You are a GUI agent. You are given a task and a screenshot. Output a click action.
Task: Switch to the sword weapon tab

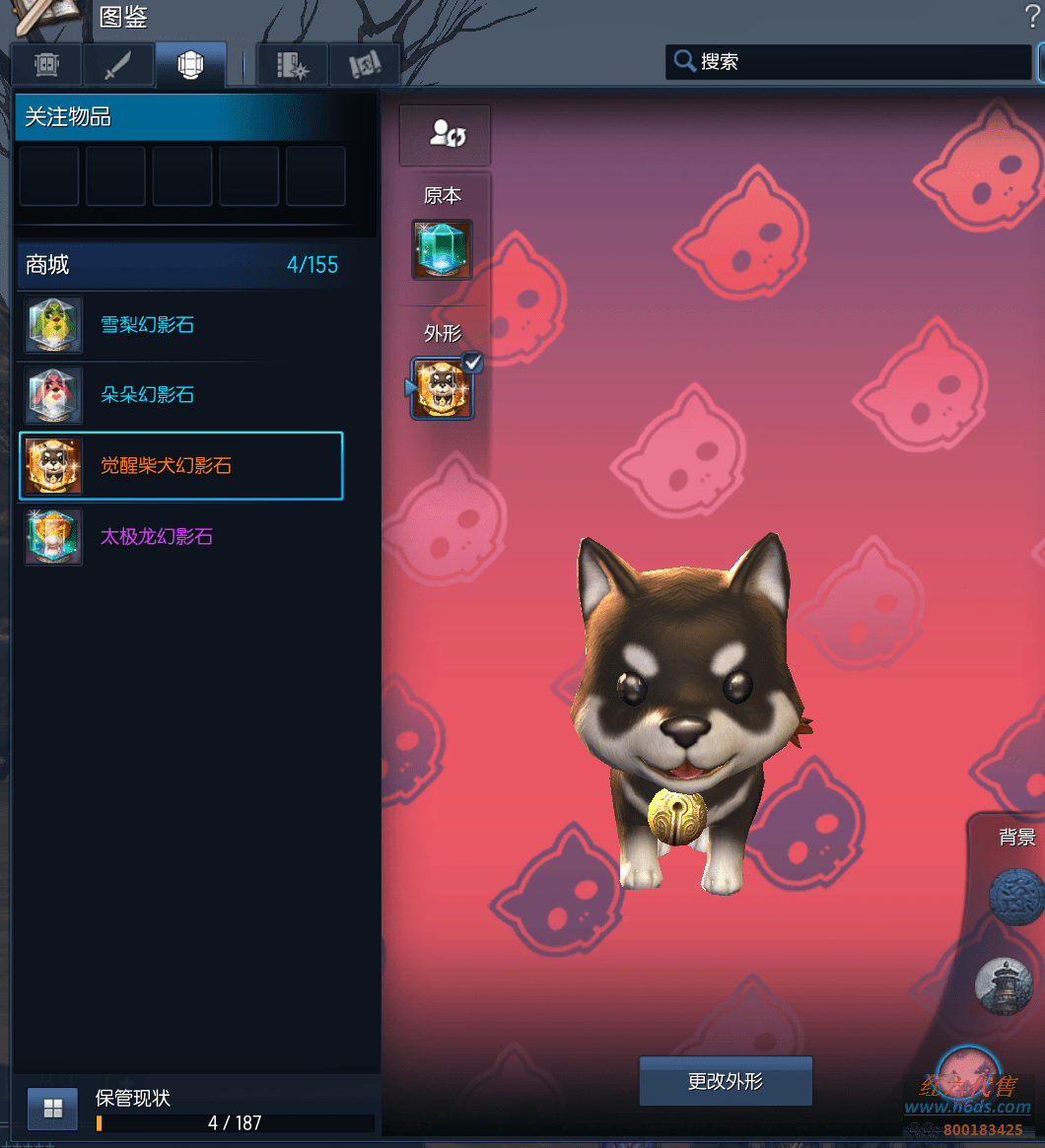point(118,65)
